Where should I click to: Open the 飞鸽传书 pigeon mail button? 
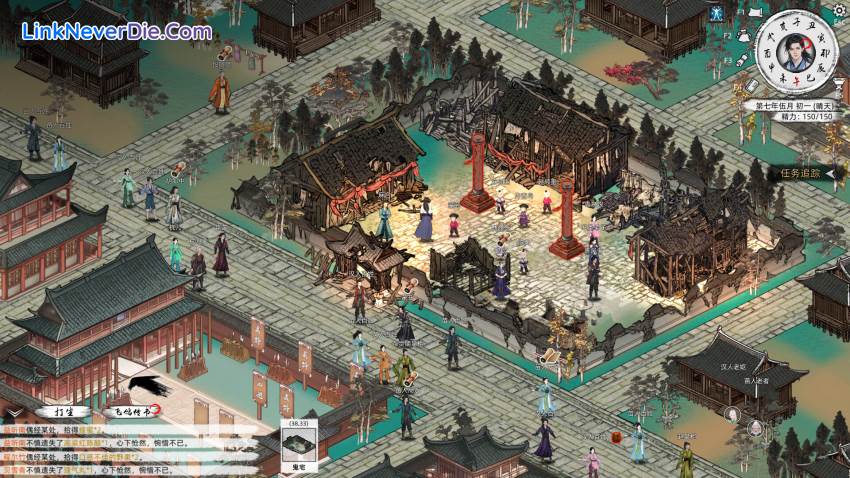pos(132,411)
